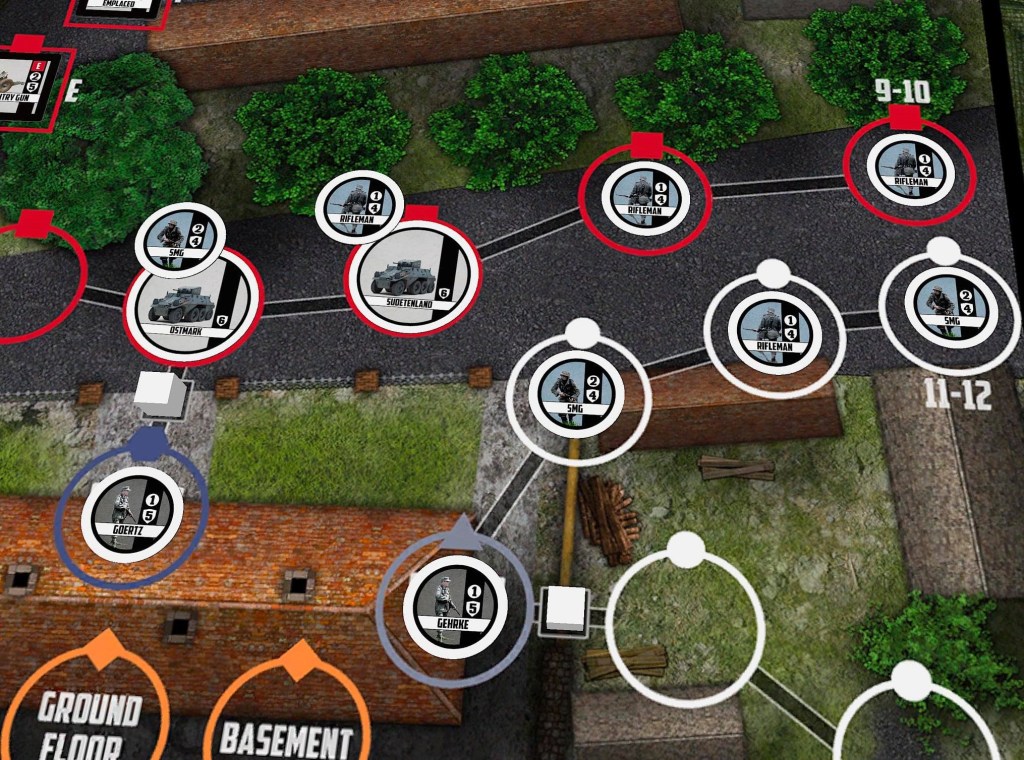Select the Rifleman under the 9-10 label
The image size is (1024, 760).
coord(910,168)
